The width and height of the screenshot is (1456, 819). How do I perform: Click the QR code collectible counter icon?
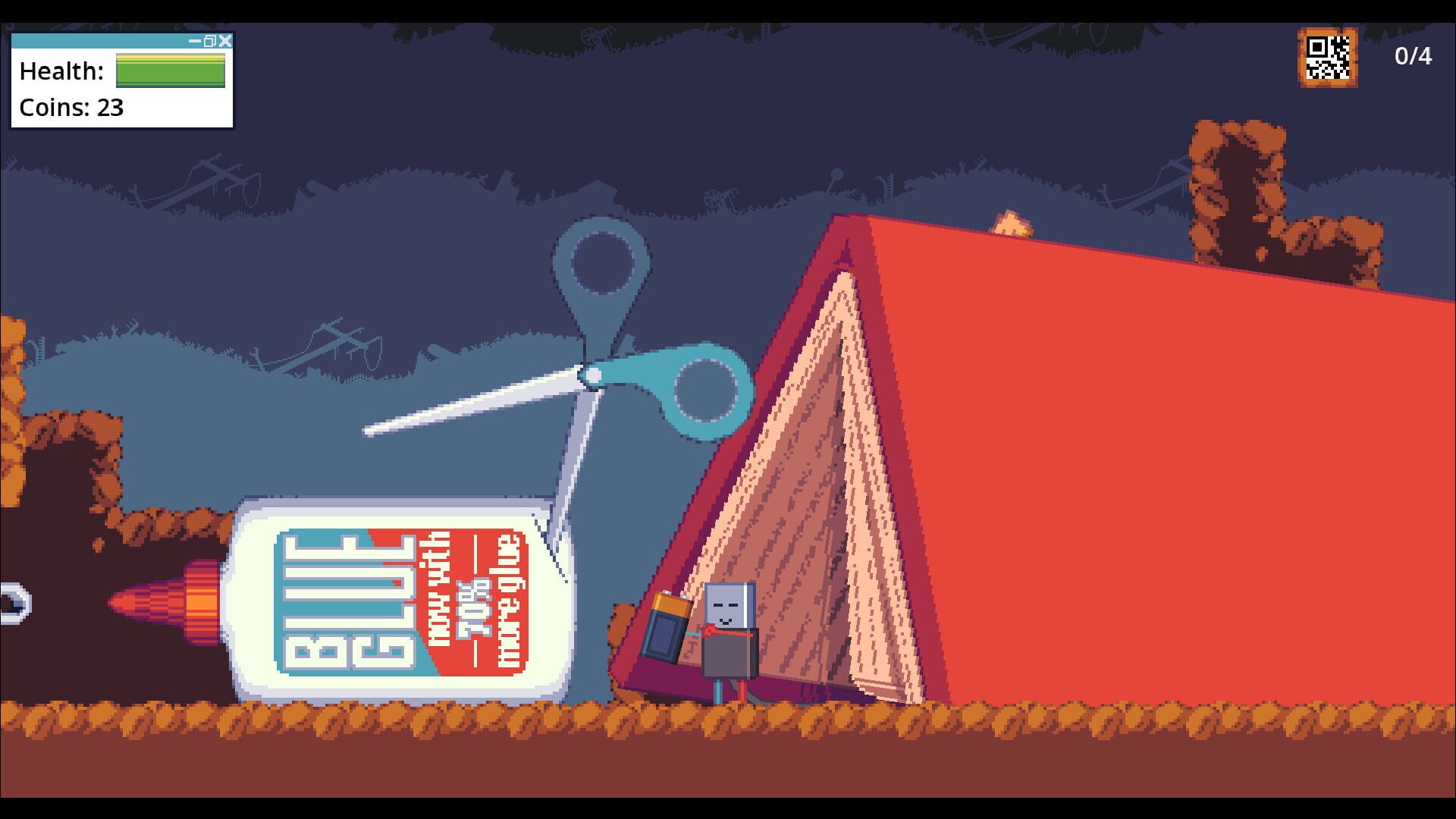tap(1326, 57)
